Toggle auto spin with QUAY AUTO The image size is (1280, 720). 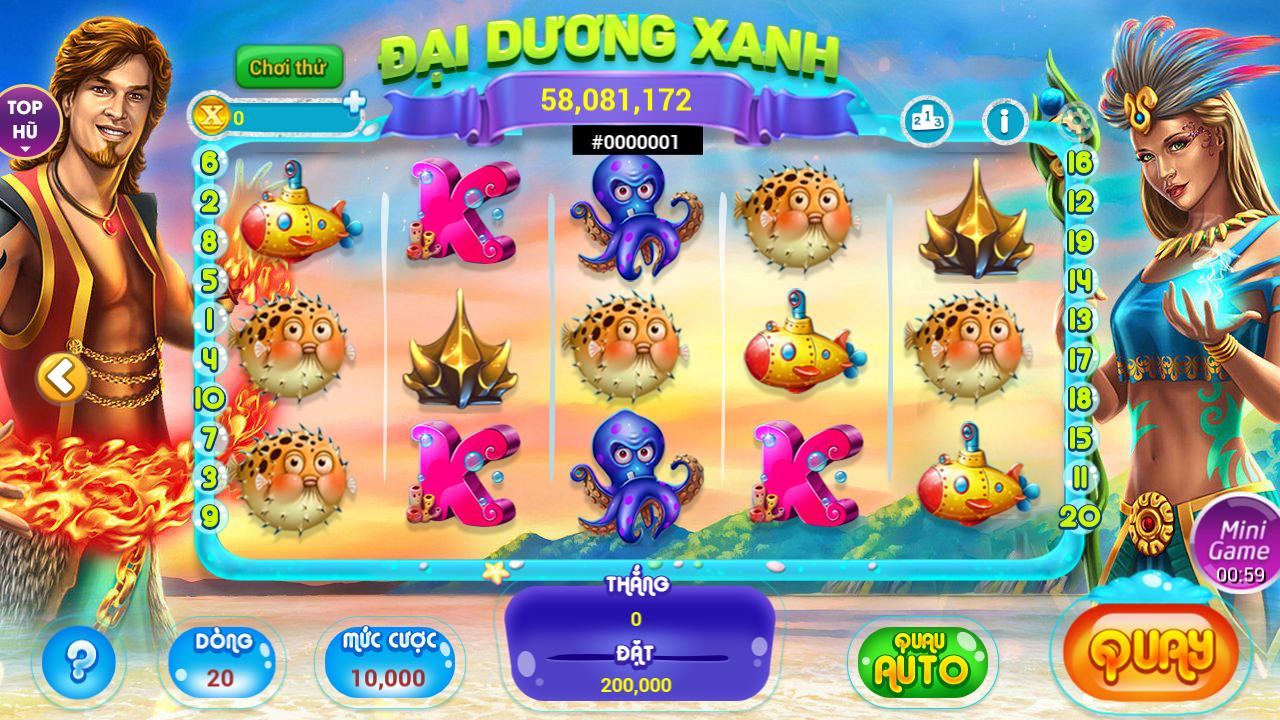(917, 656)
